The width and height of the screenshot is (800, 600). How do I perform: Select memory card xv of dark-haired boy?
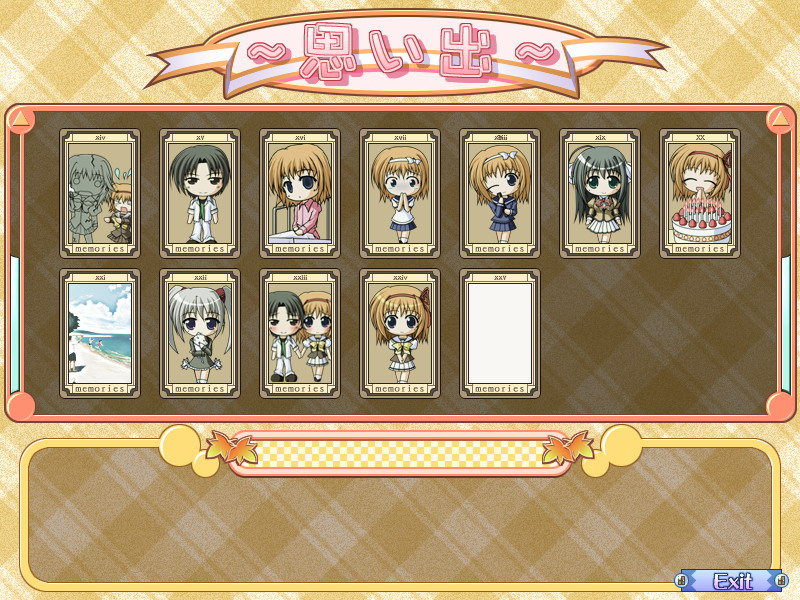[200, 193]
